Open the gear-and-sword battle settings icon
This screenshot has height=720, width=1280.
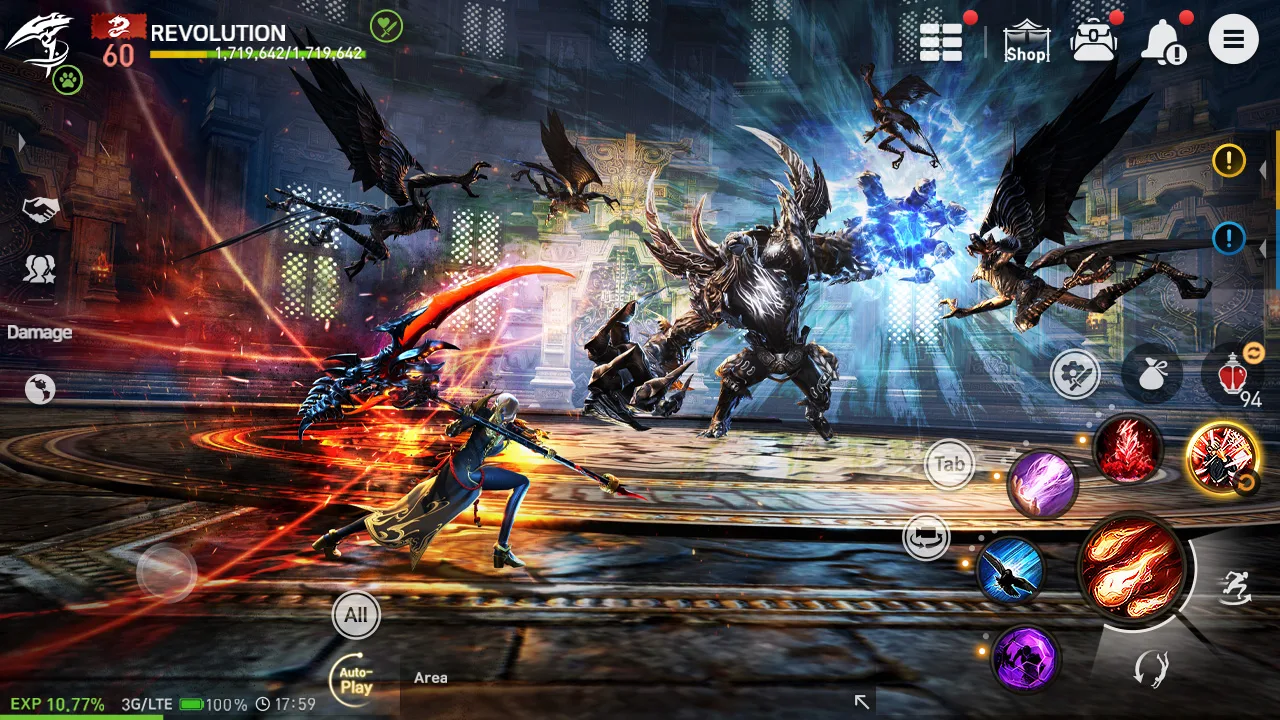[x=1075, y=373]
